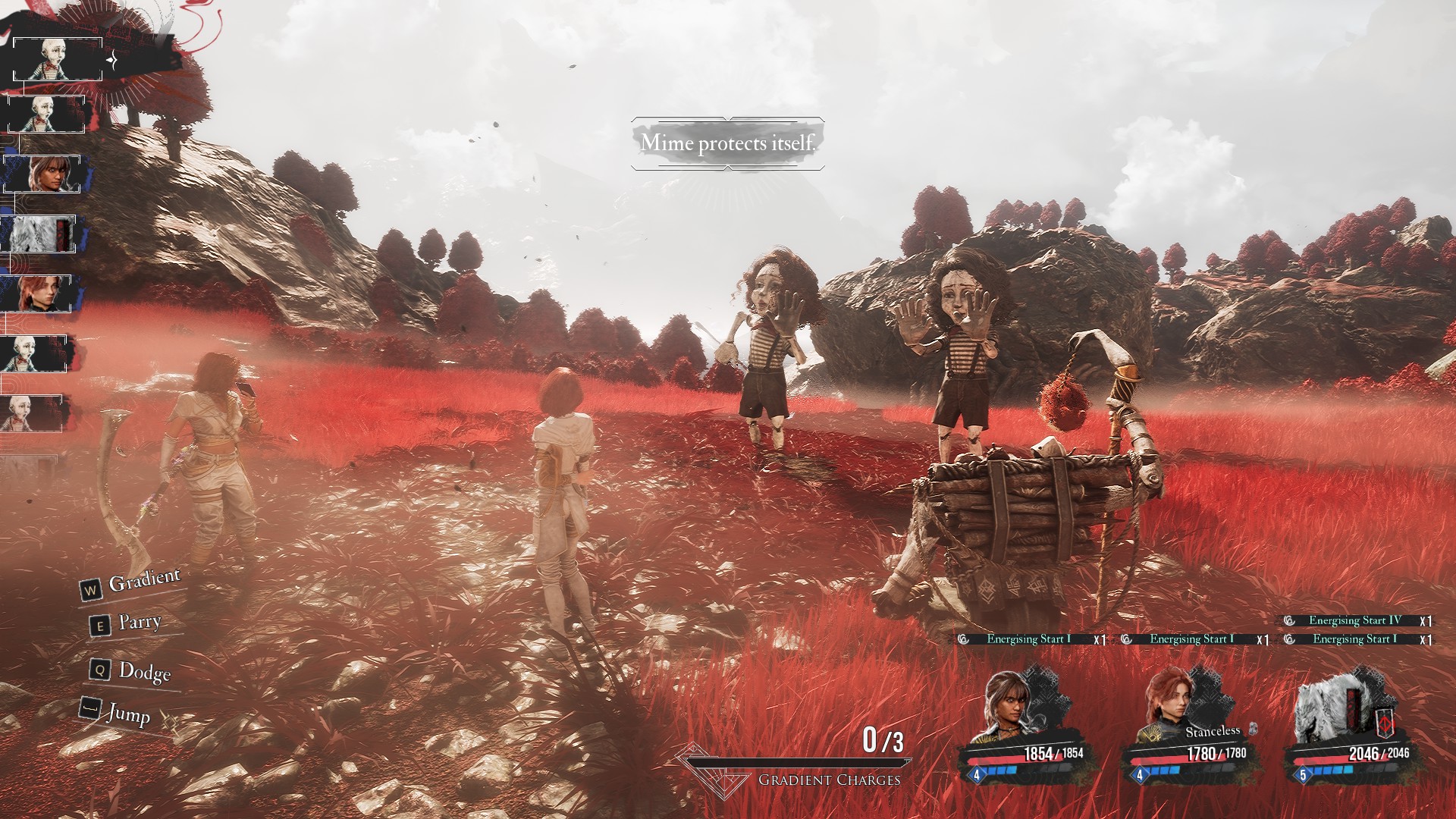Inspect the Energising Start IV buff
Screen dimensions: 1456x819
tap(1354, 621)
